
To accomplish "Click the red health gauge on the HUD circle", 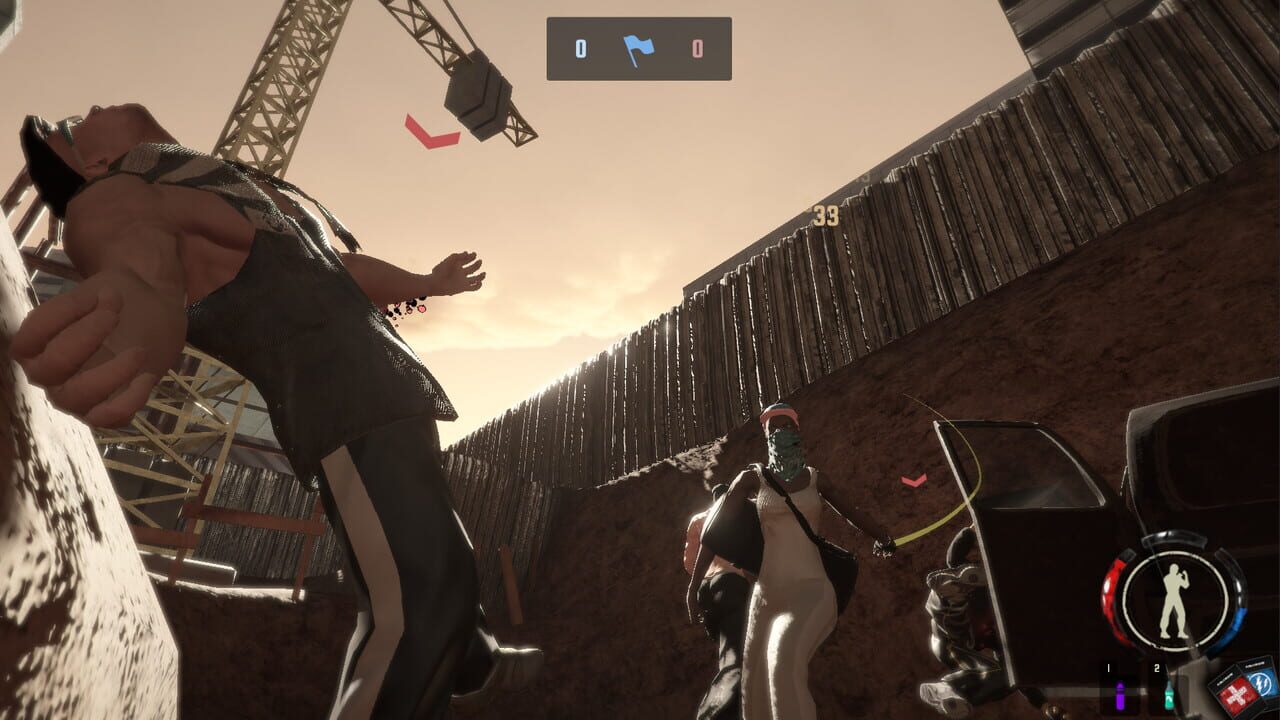I will click(1110, 590).
